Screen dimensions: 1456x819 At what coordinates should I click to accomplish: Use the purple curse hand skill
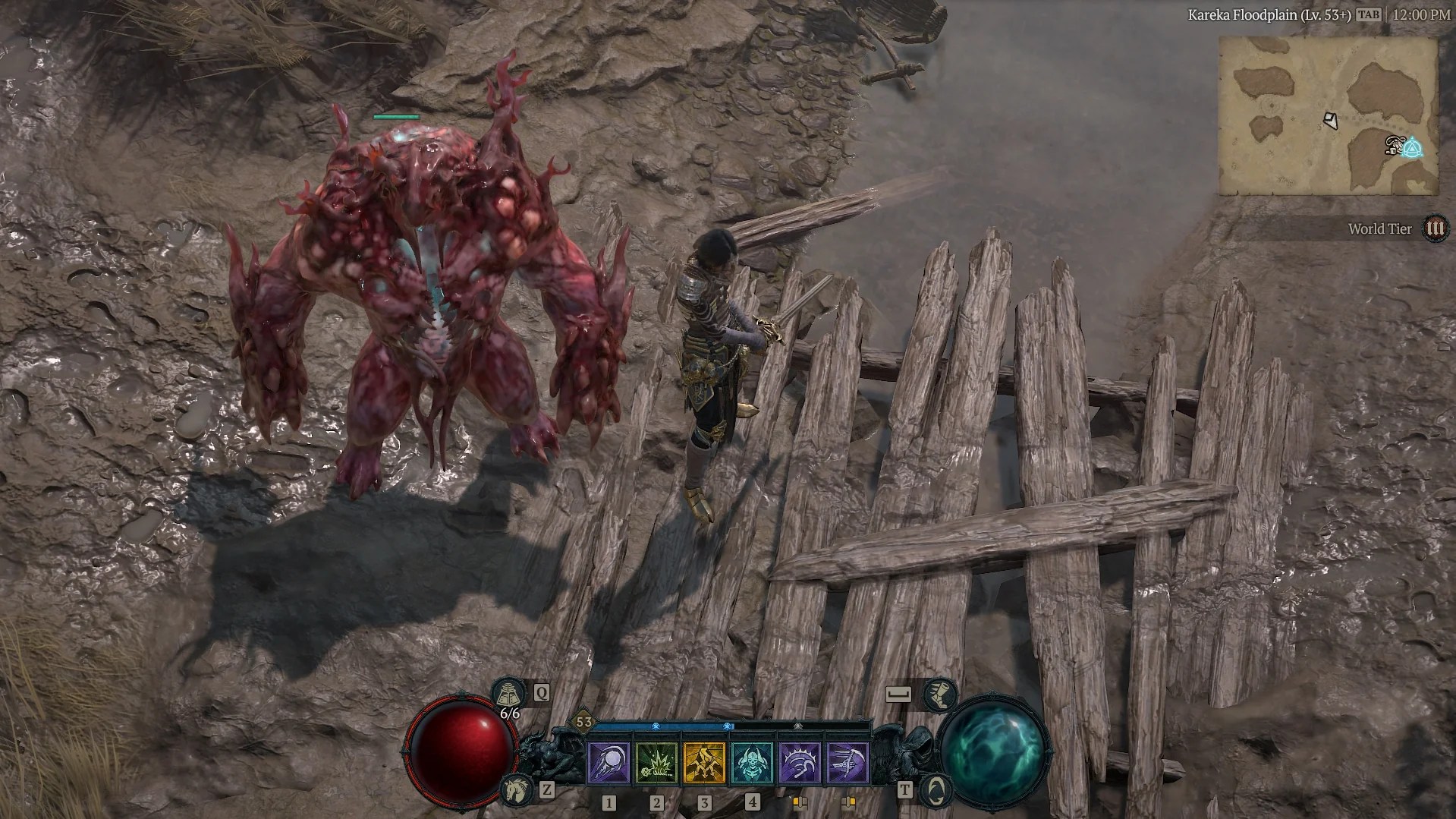[800, 762]
